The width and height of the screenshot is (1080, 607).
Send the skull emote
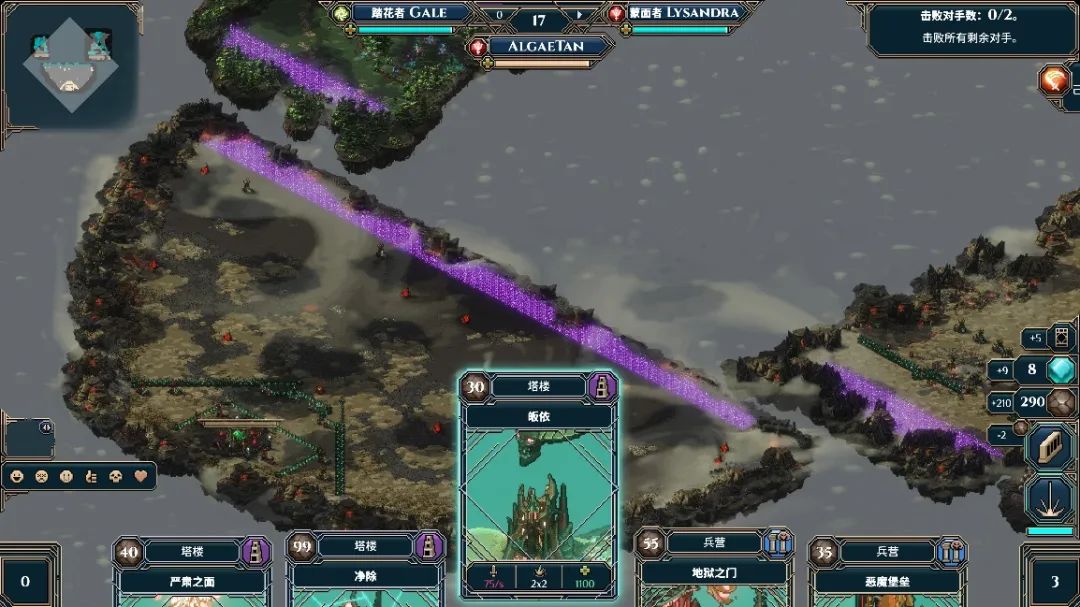point(117,476)
